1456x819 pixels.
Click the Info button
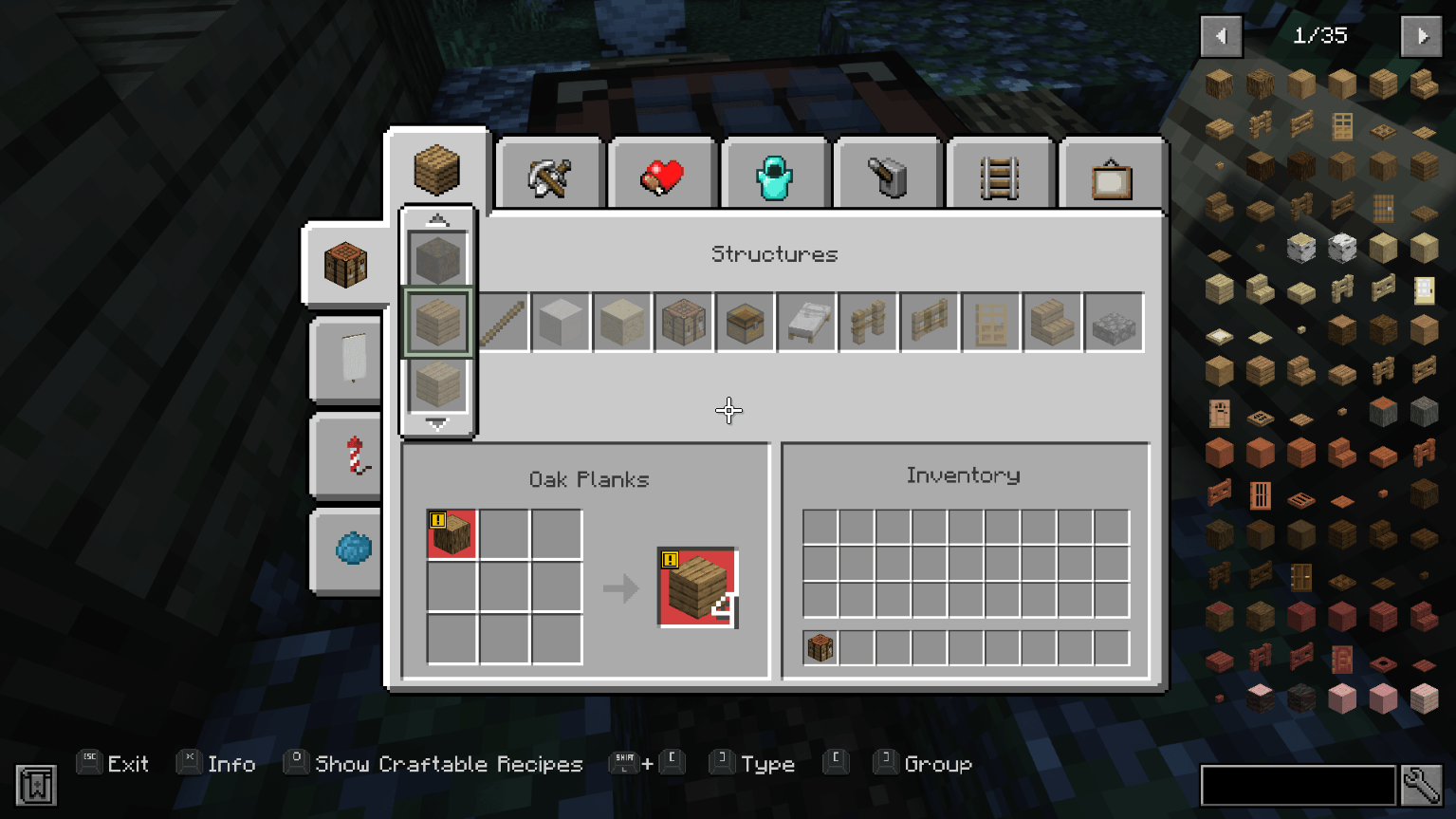pos(230,763)
